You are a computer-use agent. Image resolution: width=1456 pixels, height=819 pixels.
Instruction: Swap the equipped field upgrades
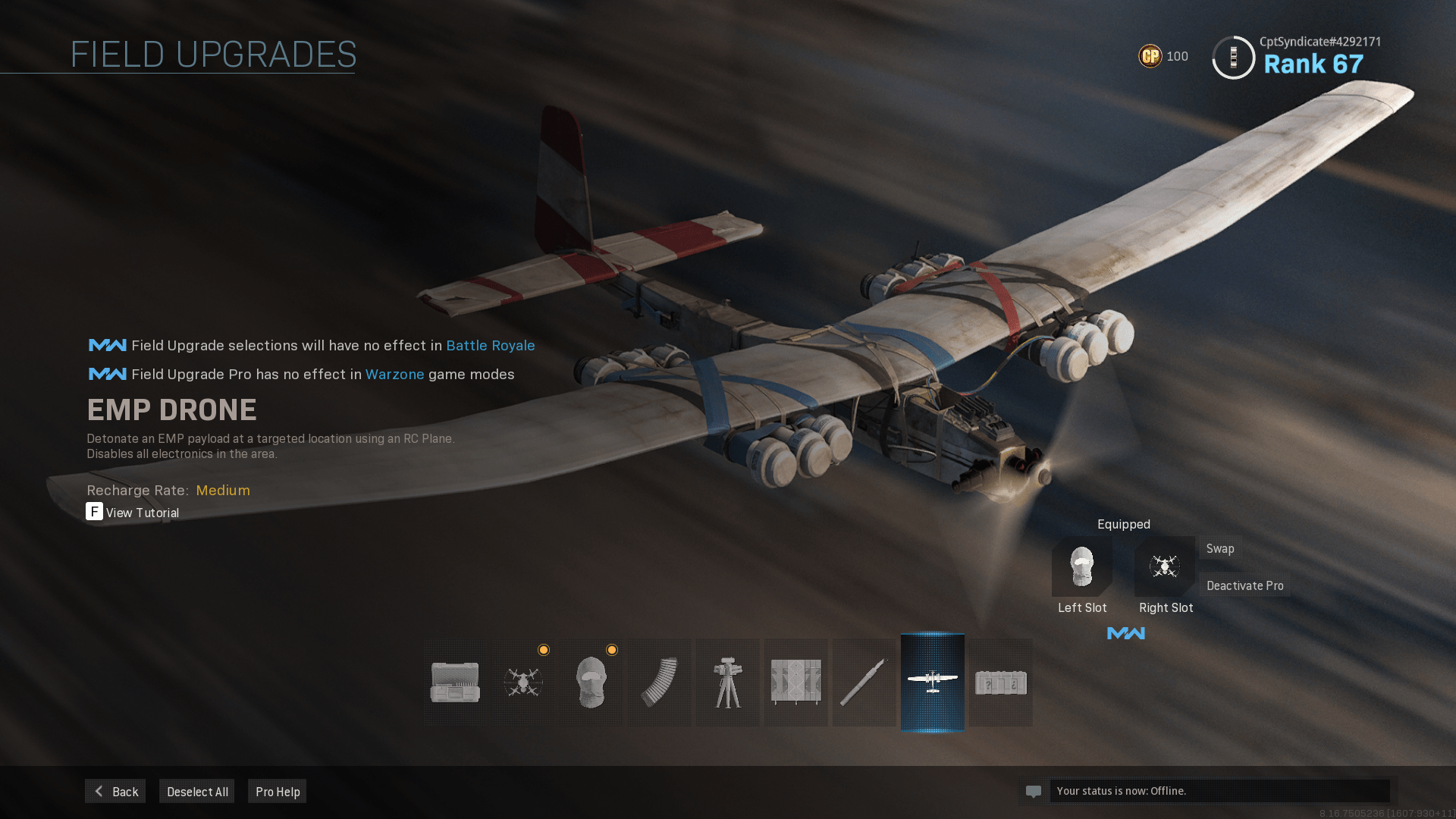pyautogui.click(x=1220, y=548)
